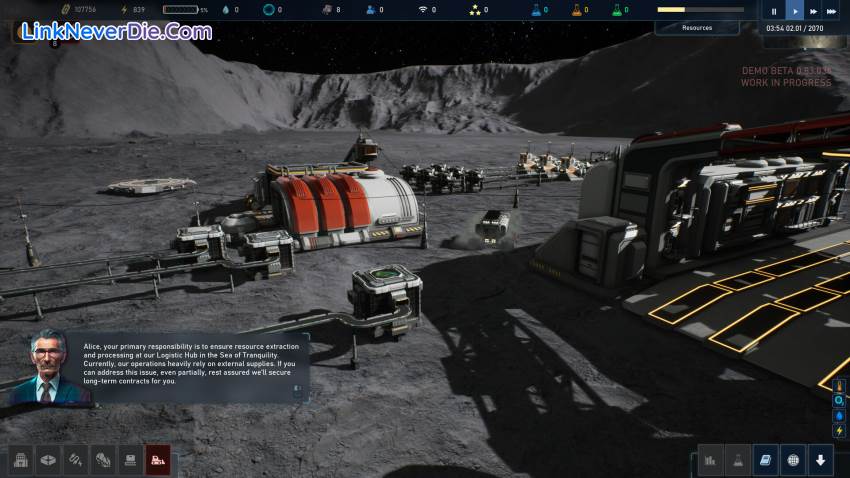850x478 pixels.
Task: Set game speed to normal play
Action: [x=796, y=12]
